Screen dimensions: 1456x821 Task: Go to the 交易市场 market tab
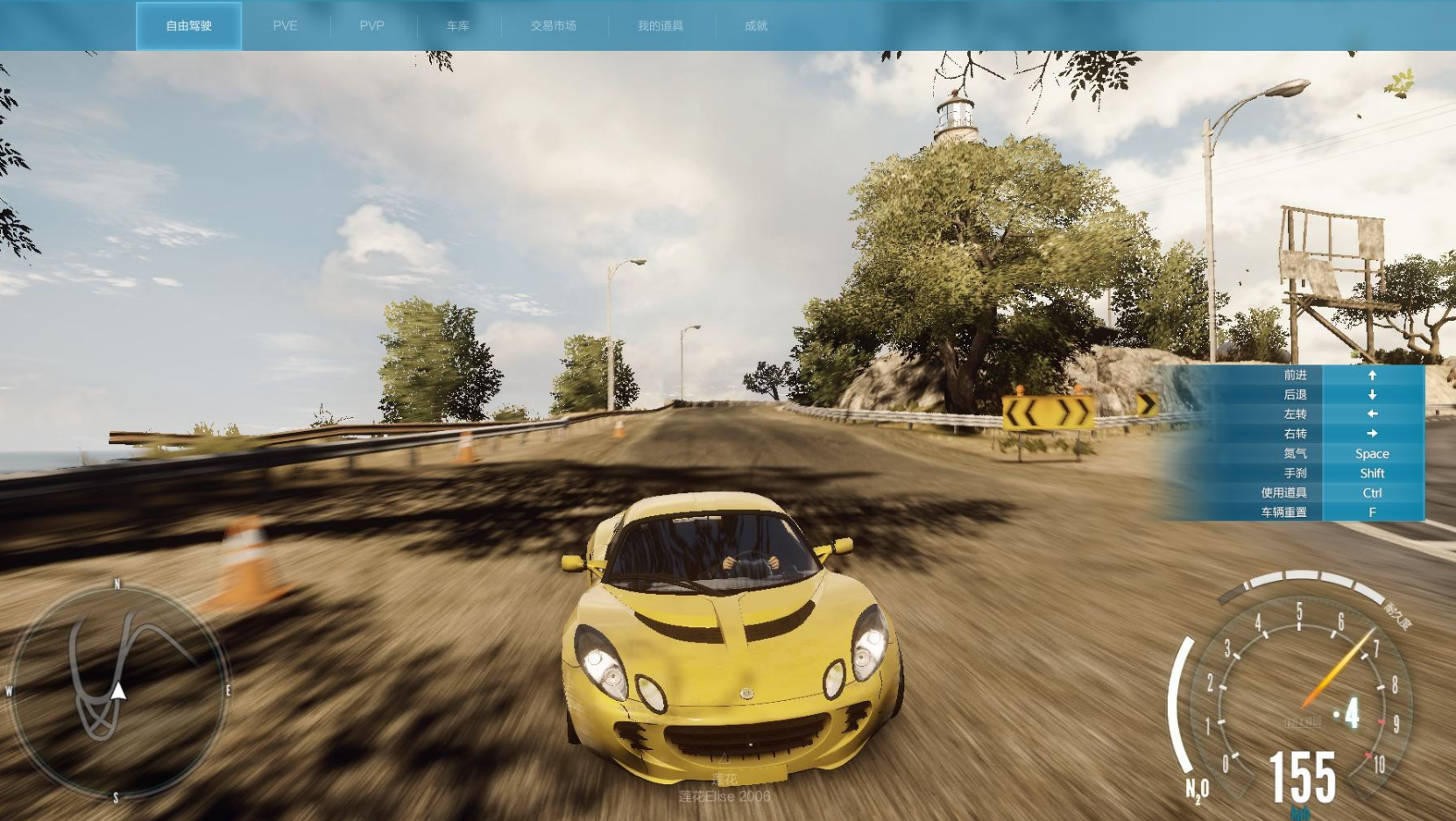[x=553, y=26]
